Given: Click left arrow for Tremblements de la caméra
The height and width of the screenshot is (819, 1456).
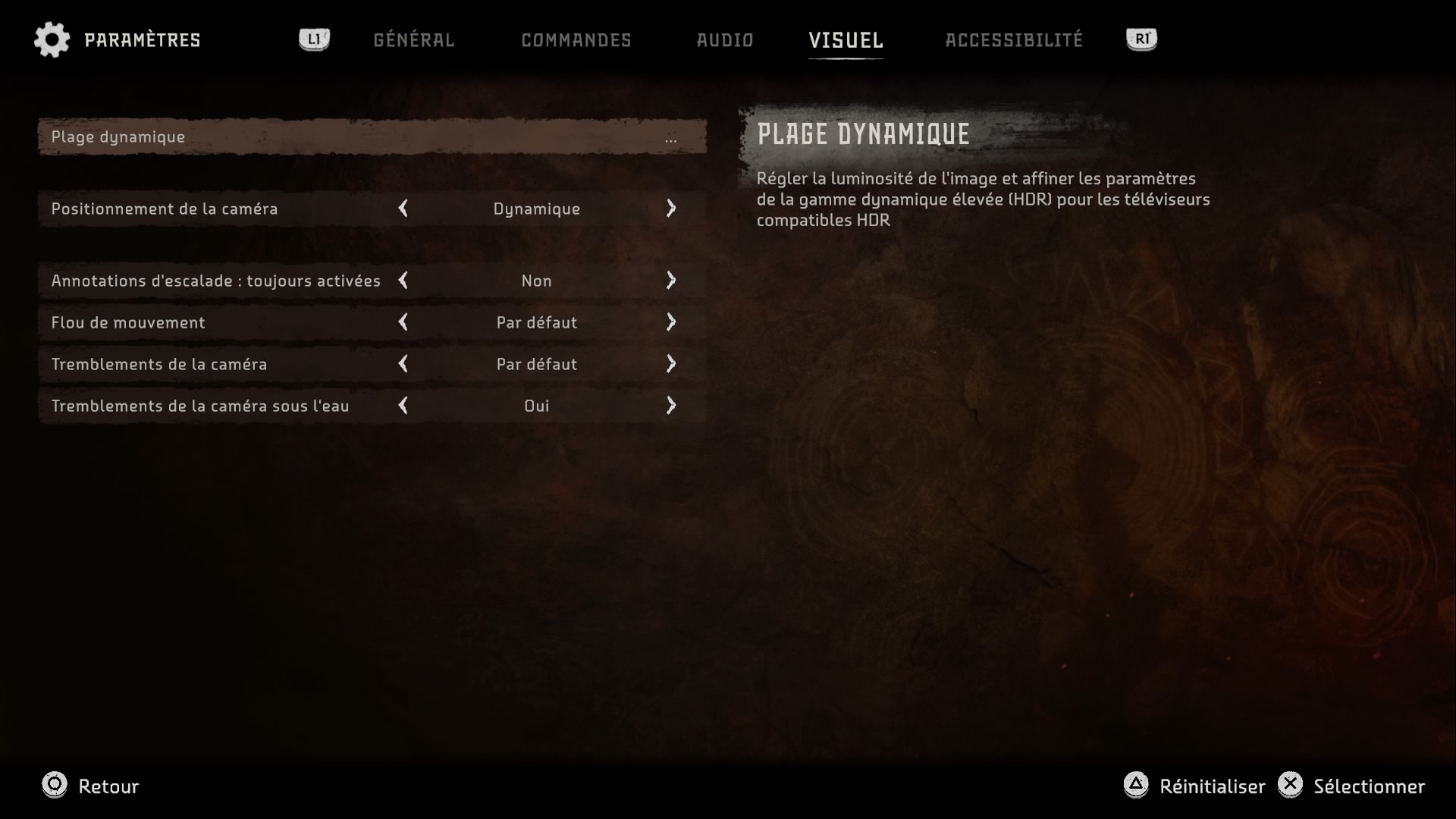Looking at the screenshot, I should [x=403, y=364].
